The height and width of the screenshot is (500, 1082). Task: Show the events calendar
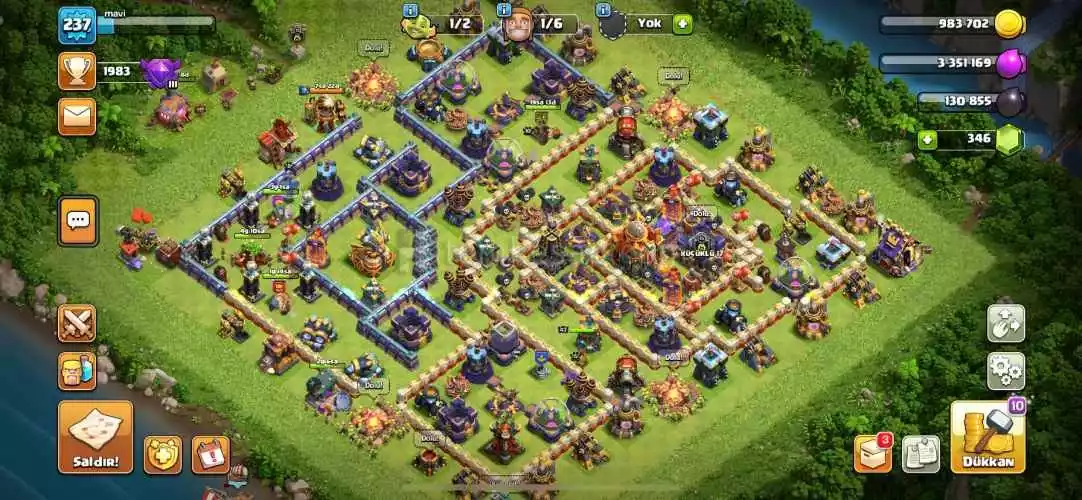click(210, 454)
